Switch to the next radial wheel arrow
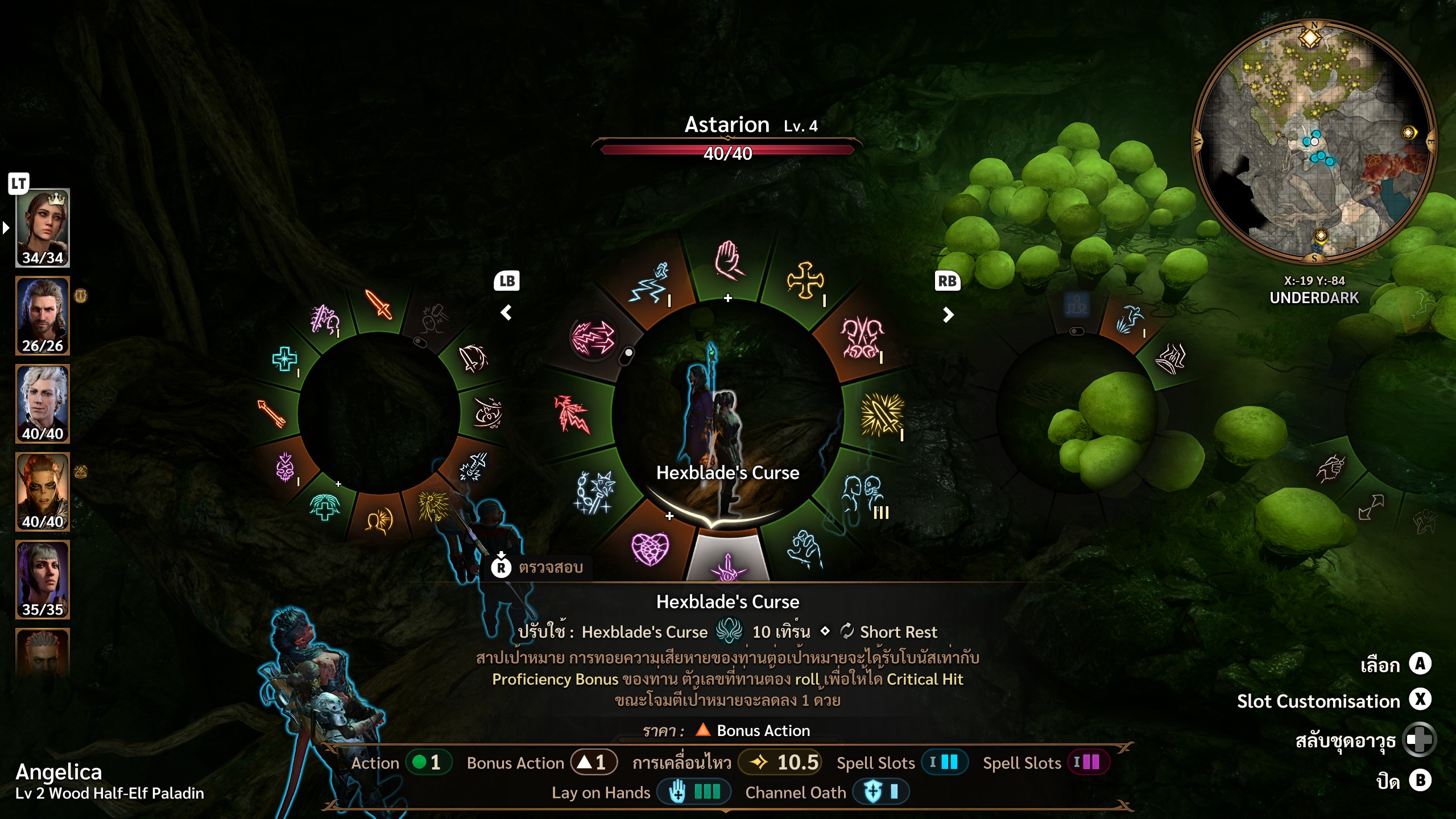 [x=948, y=315]
